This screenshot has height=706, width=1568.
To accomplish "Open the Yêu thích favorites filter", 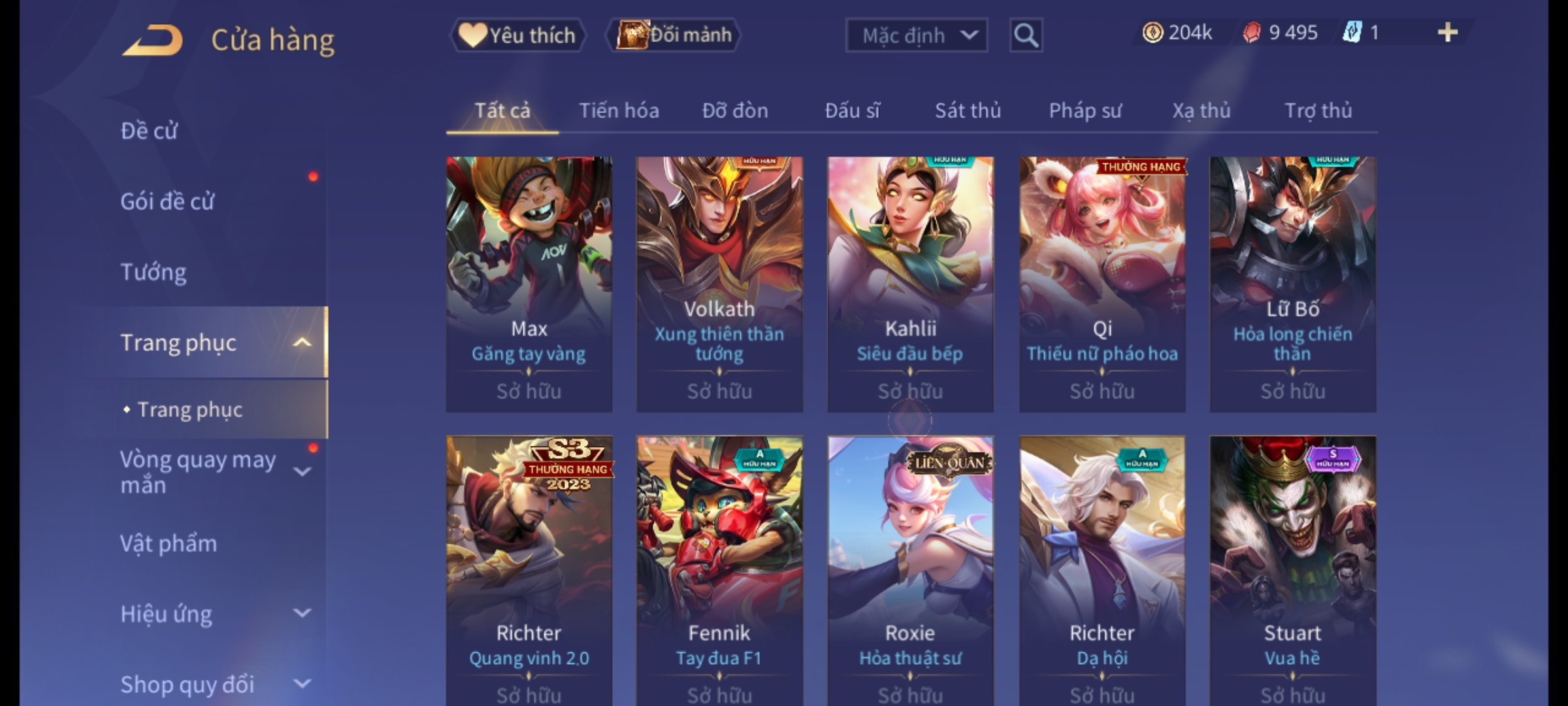I will (517, 35).
